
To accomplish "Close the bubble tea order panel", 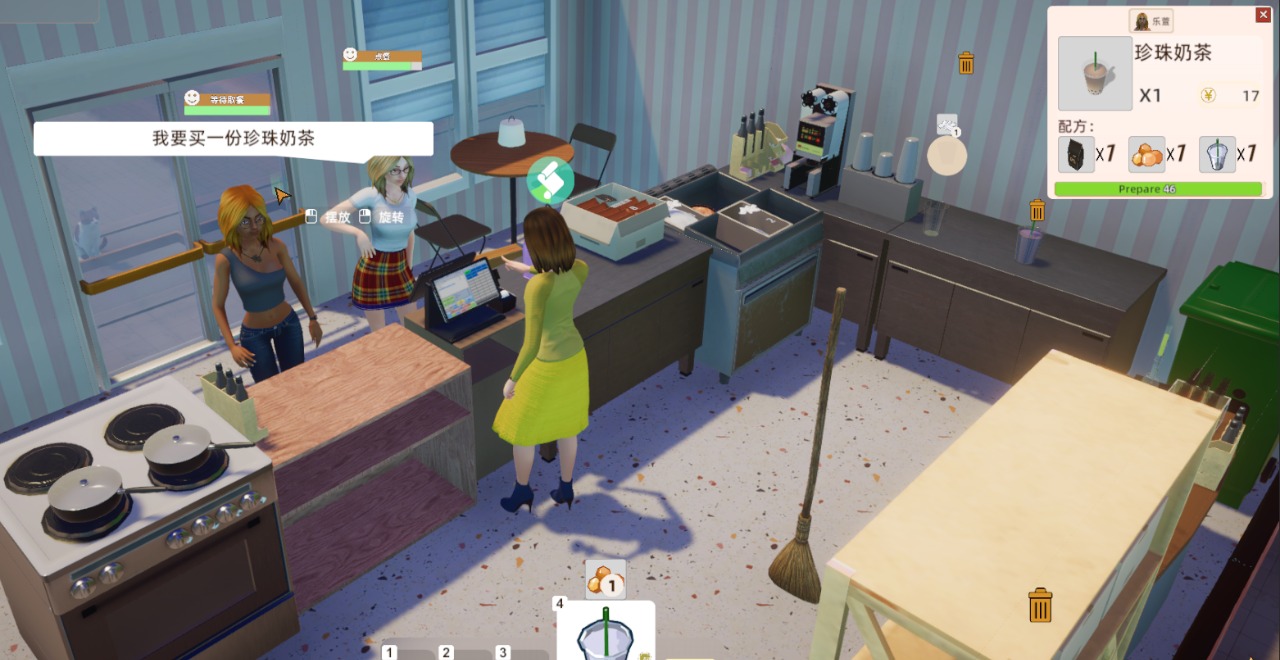I will (x=1263, y=15).
